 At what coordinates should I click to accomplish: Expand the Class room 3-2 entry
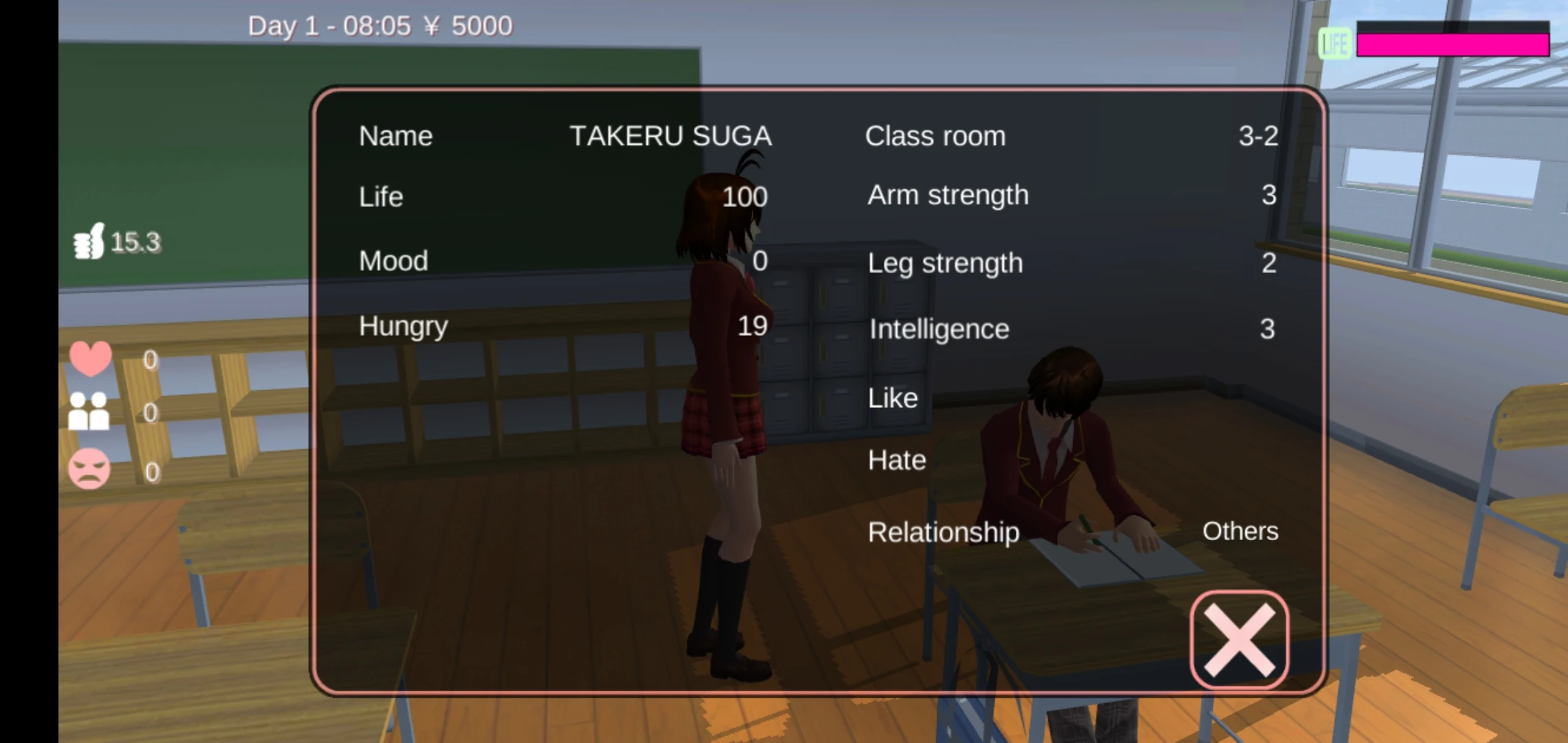(x=936, y=136)
